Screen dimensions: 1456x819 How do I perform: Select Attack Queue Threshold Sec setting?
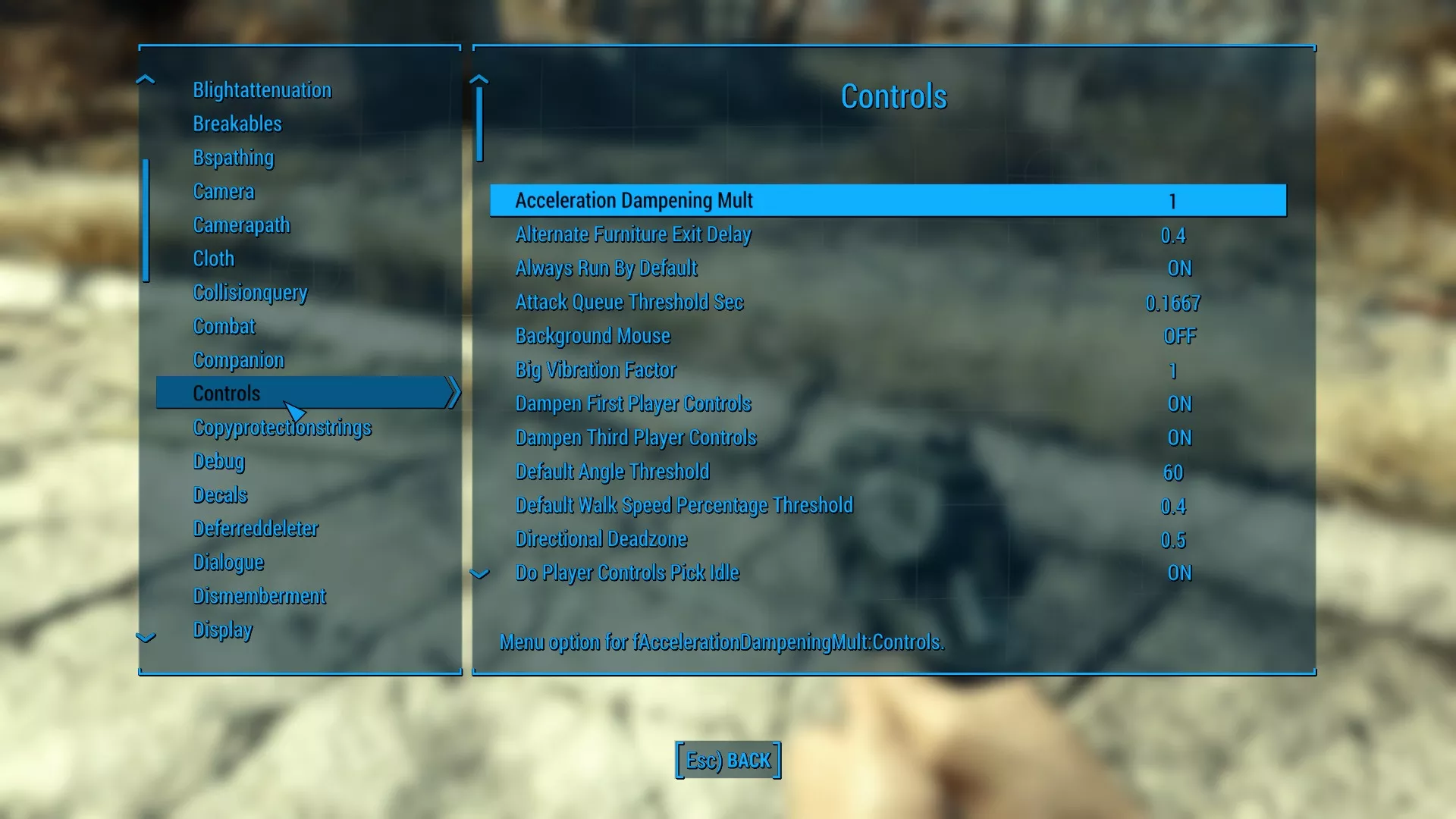click(887, 303)
